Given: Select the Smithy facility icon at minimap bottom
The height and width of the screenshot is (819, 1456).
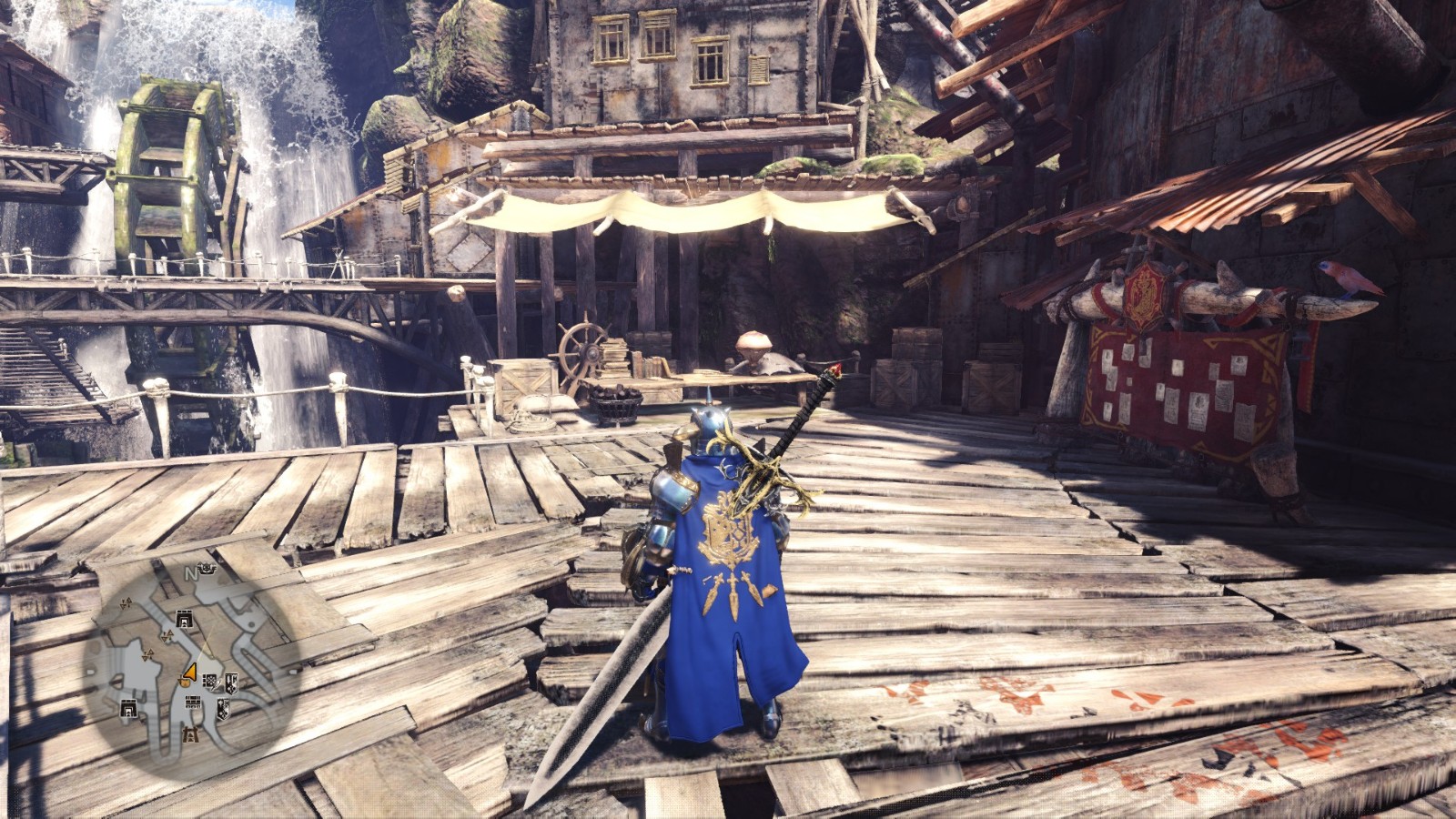Looking at the screenshot, I should pos(192,736).
